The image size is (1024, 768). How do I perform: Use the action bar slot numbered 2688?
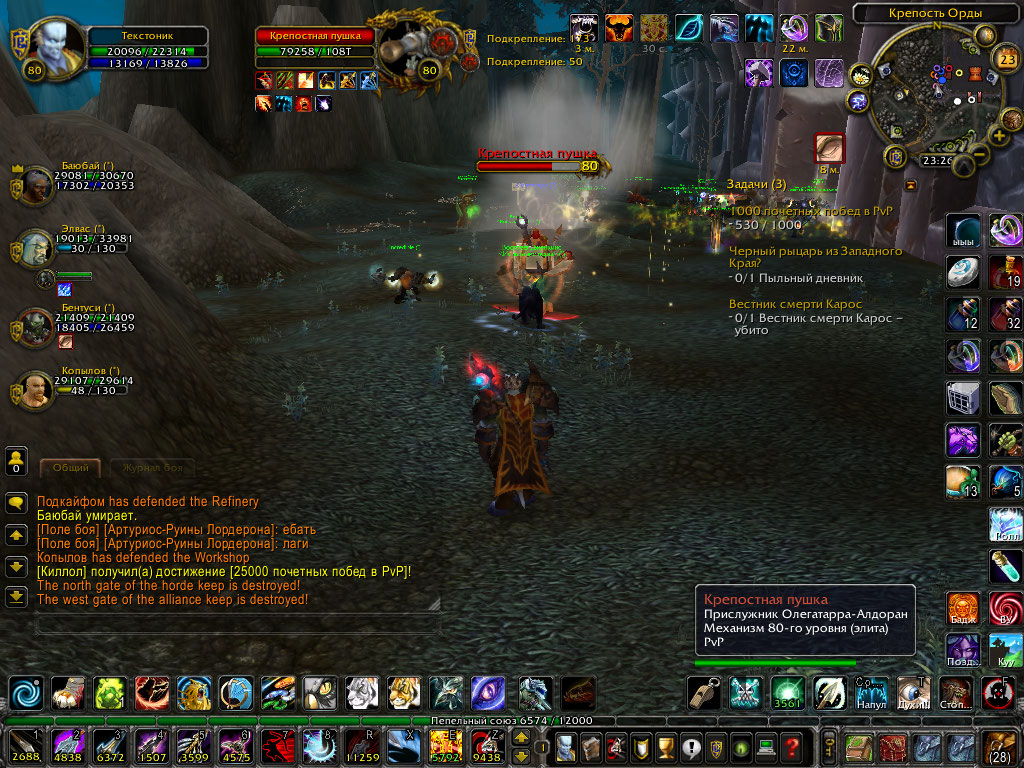pyautogui.click(x=23, y=745)
